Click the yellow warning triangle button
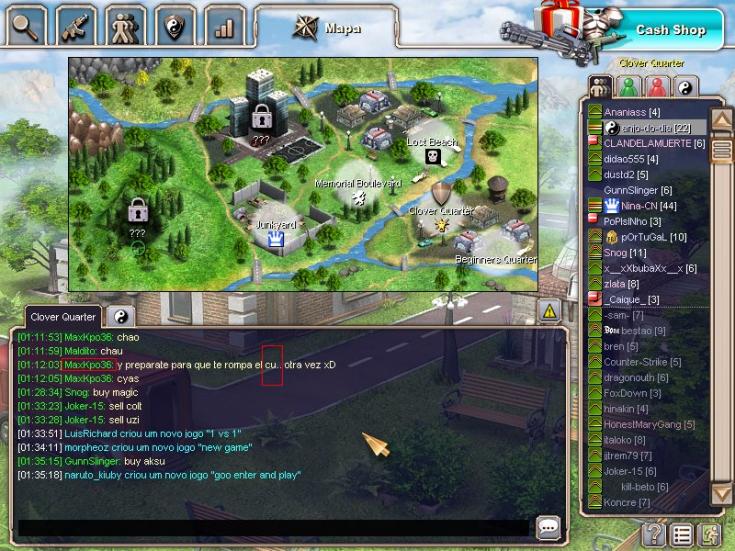Screen dimensions: 735x551 549,312
